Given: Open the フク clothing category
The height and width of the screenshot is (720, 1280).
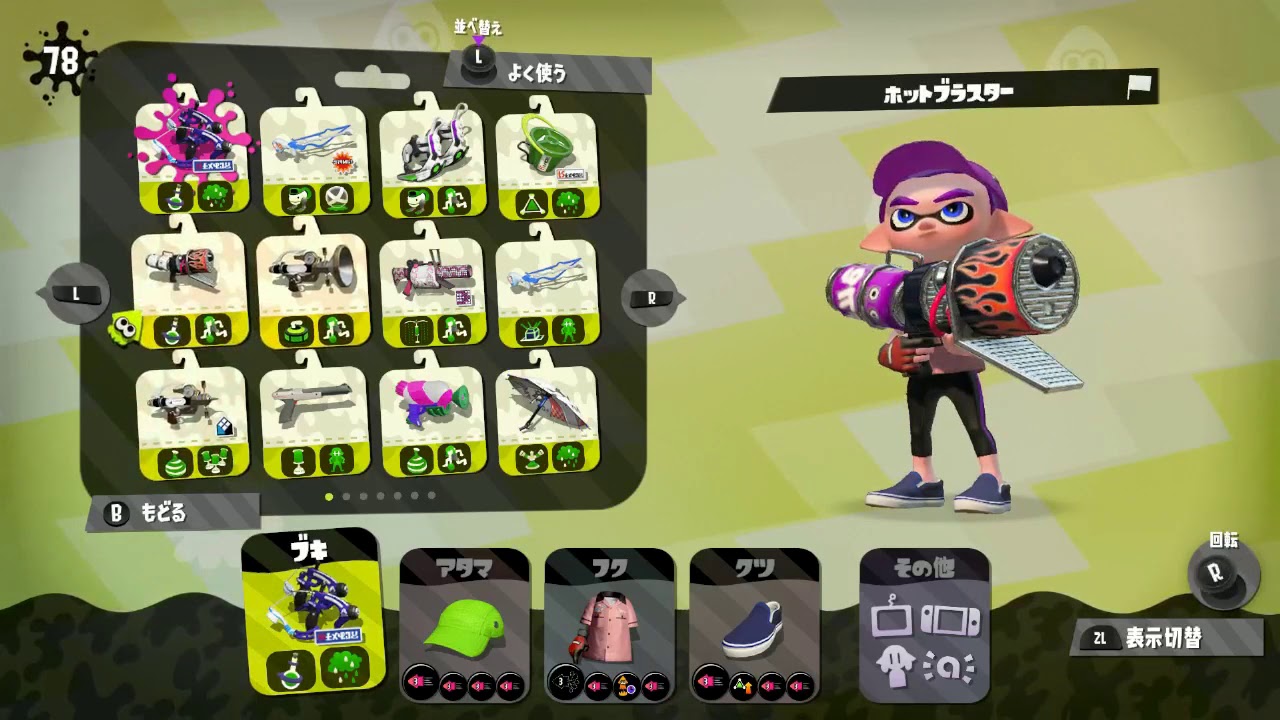Looking at the screenshot, I should tap(610, 620).
